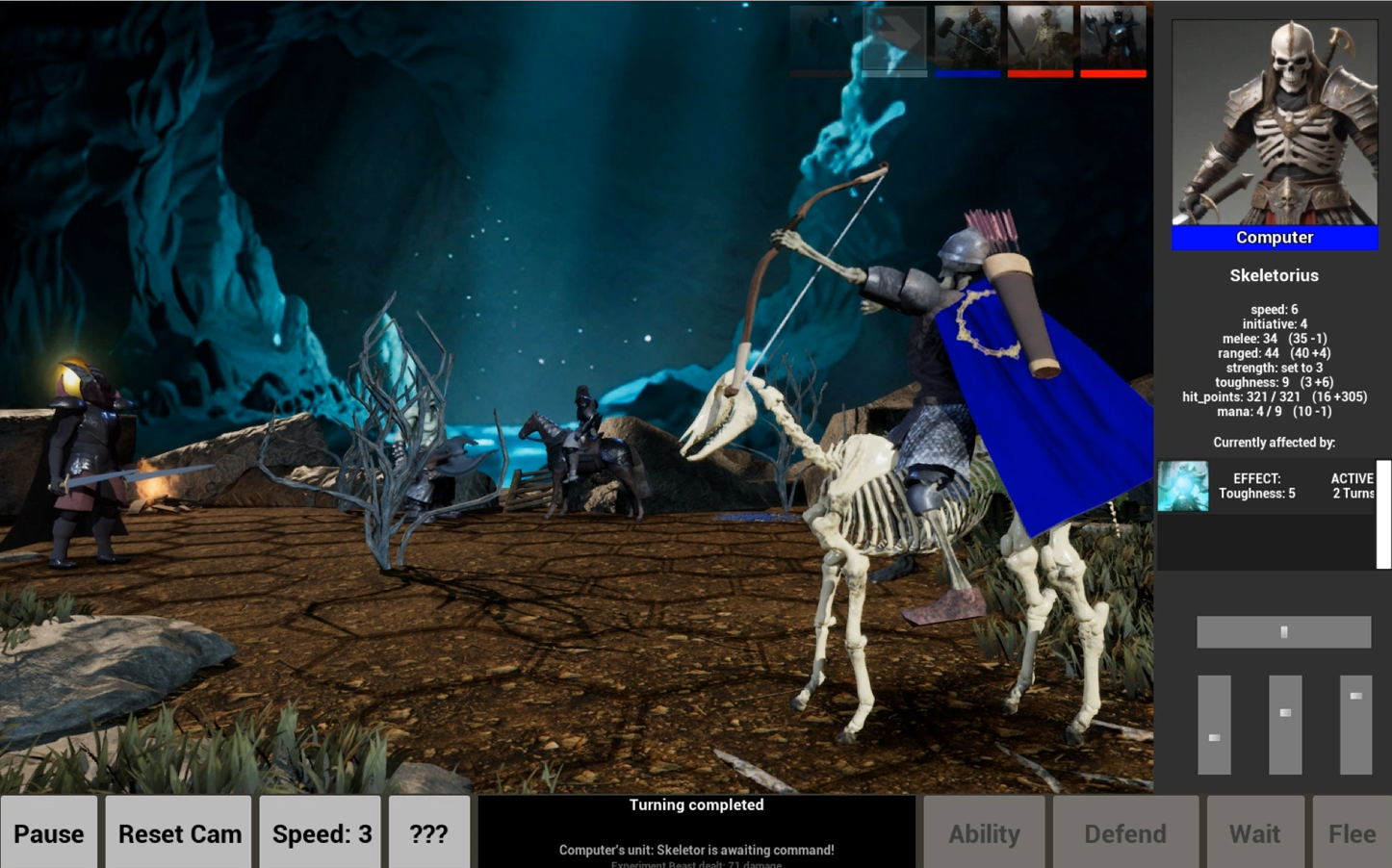The width and height of the screenshot is (1392, 868).
Task: Select the Wait command
Action: coord(1254,832)
